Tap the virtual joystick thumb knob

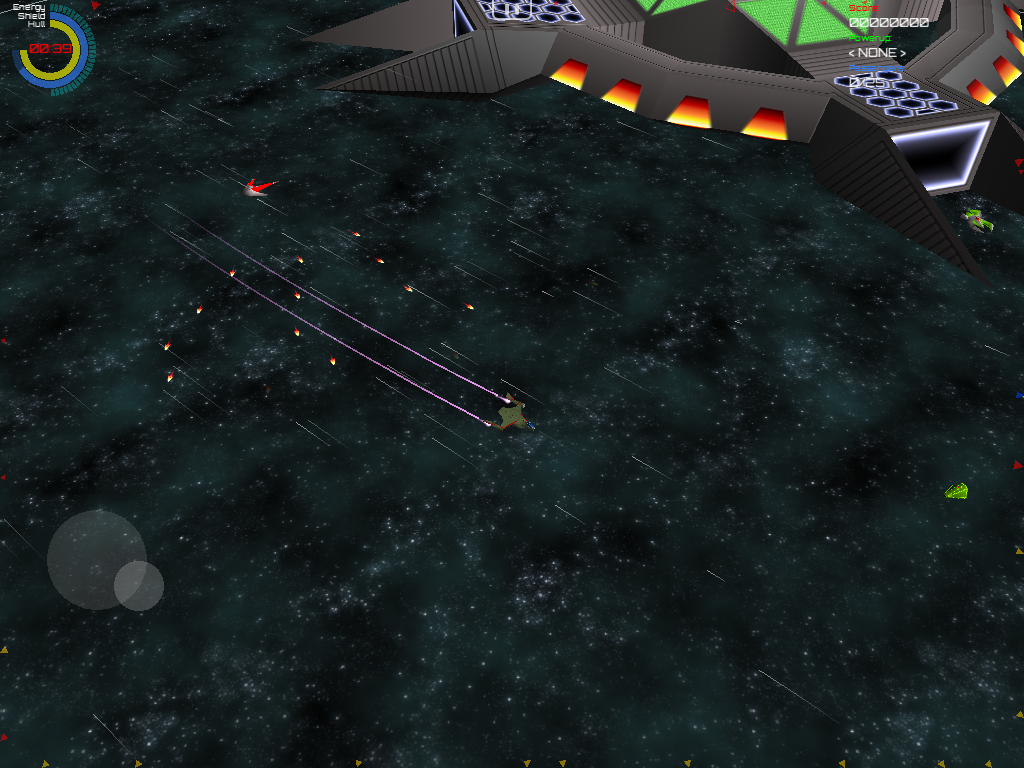[139, 586]
